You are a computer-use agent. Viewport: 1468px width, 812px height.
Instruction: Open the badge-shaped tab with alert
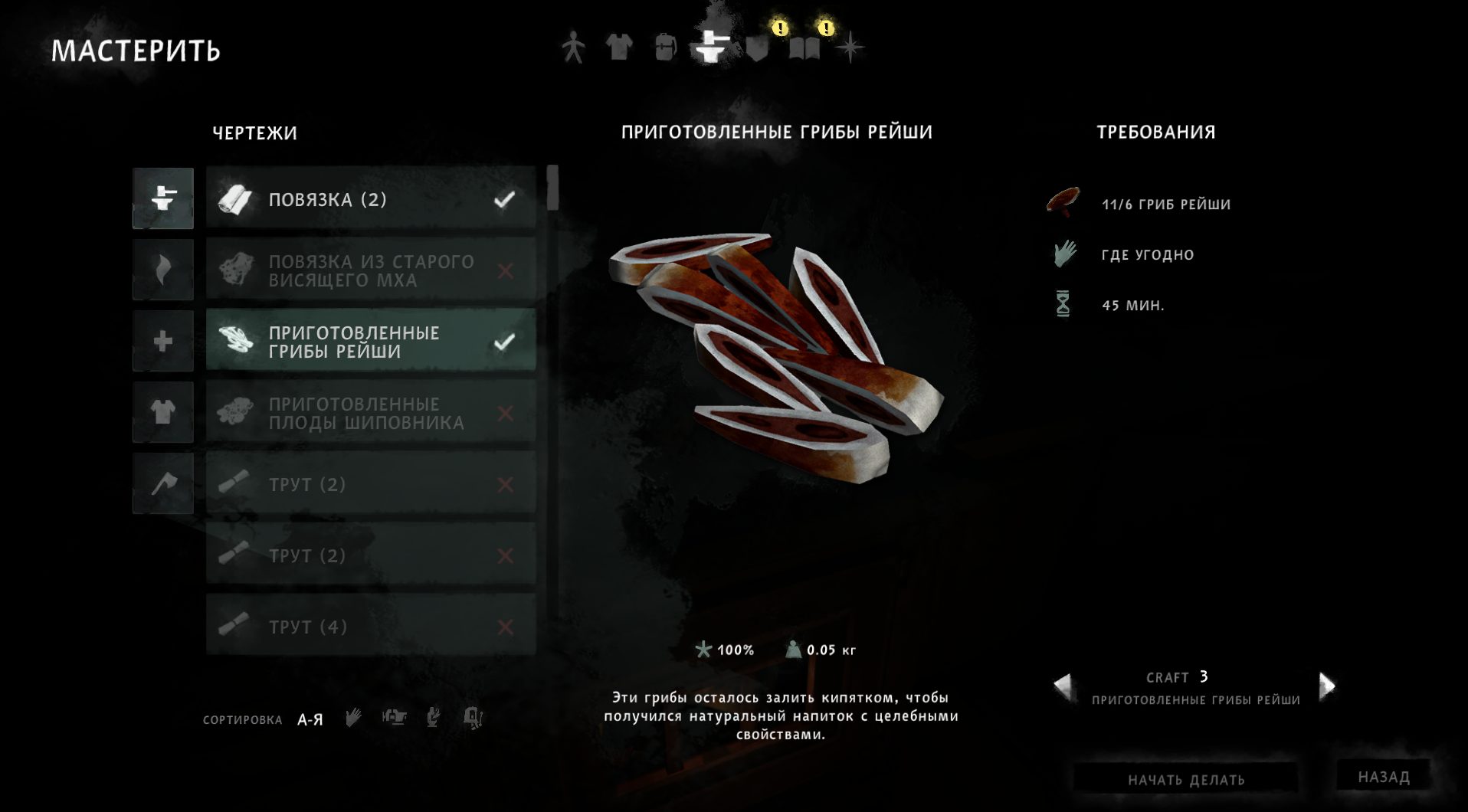[x=758, y=47]
